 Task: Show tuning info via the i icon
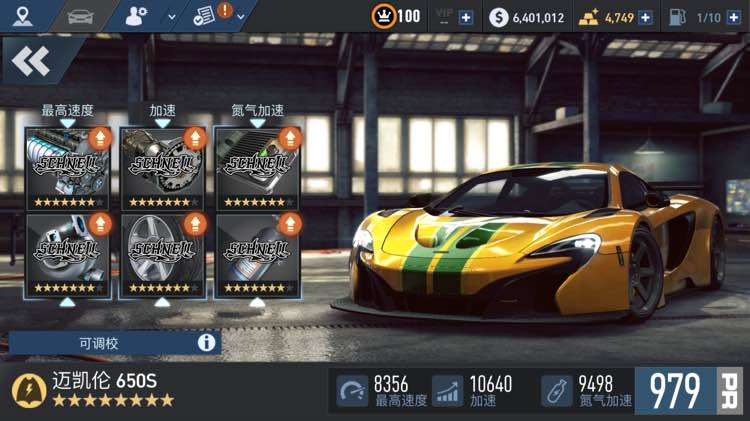[206, 343]
